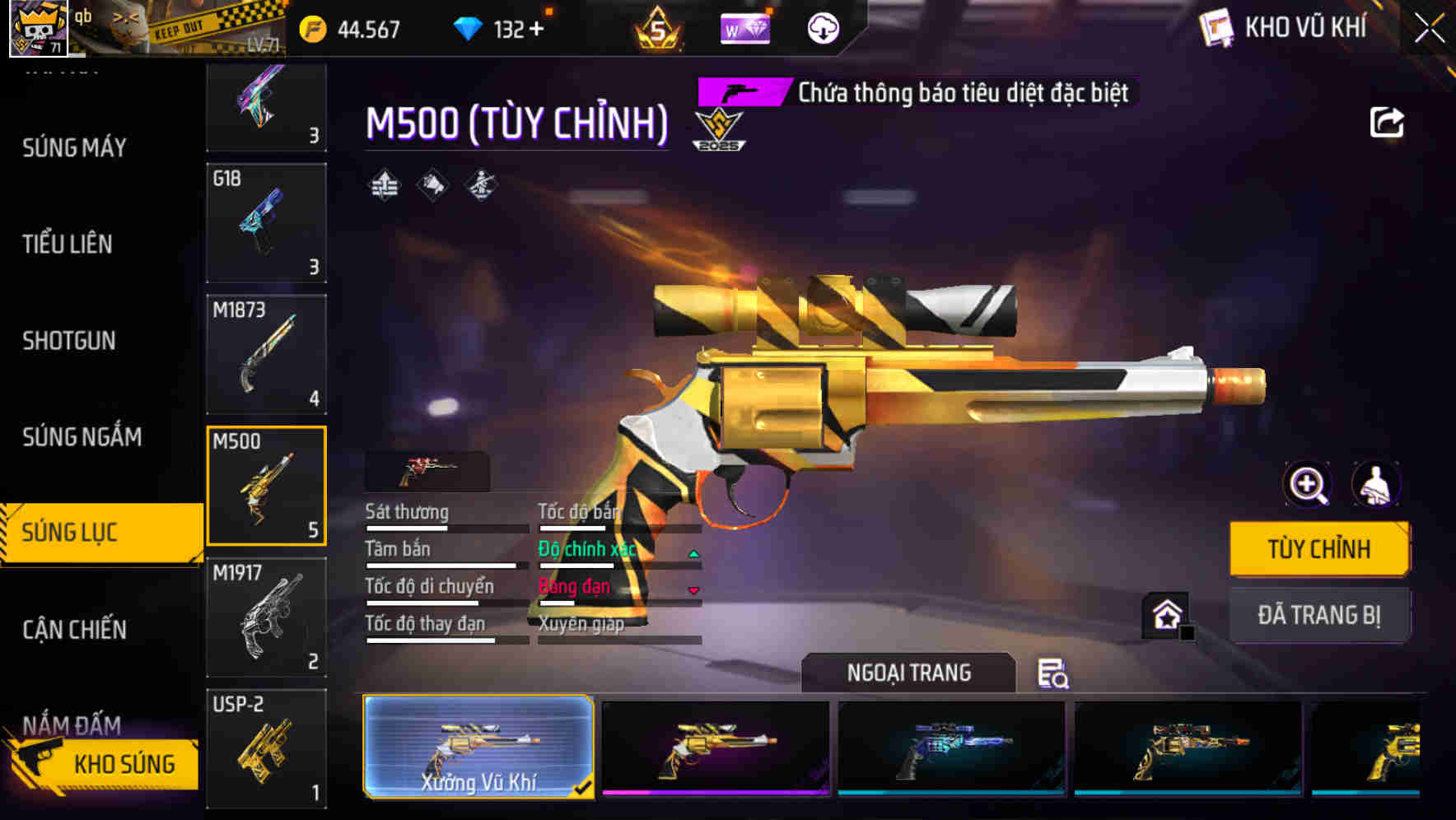Select the M1873 weapon thumbnail in the left list
Image resolution: width=1456 pixels, height=820 pixels.
266,352
